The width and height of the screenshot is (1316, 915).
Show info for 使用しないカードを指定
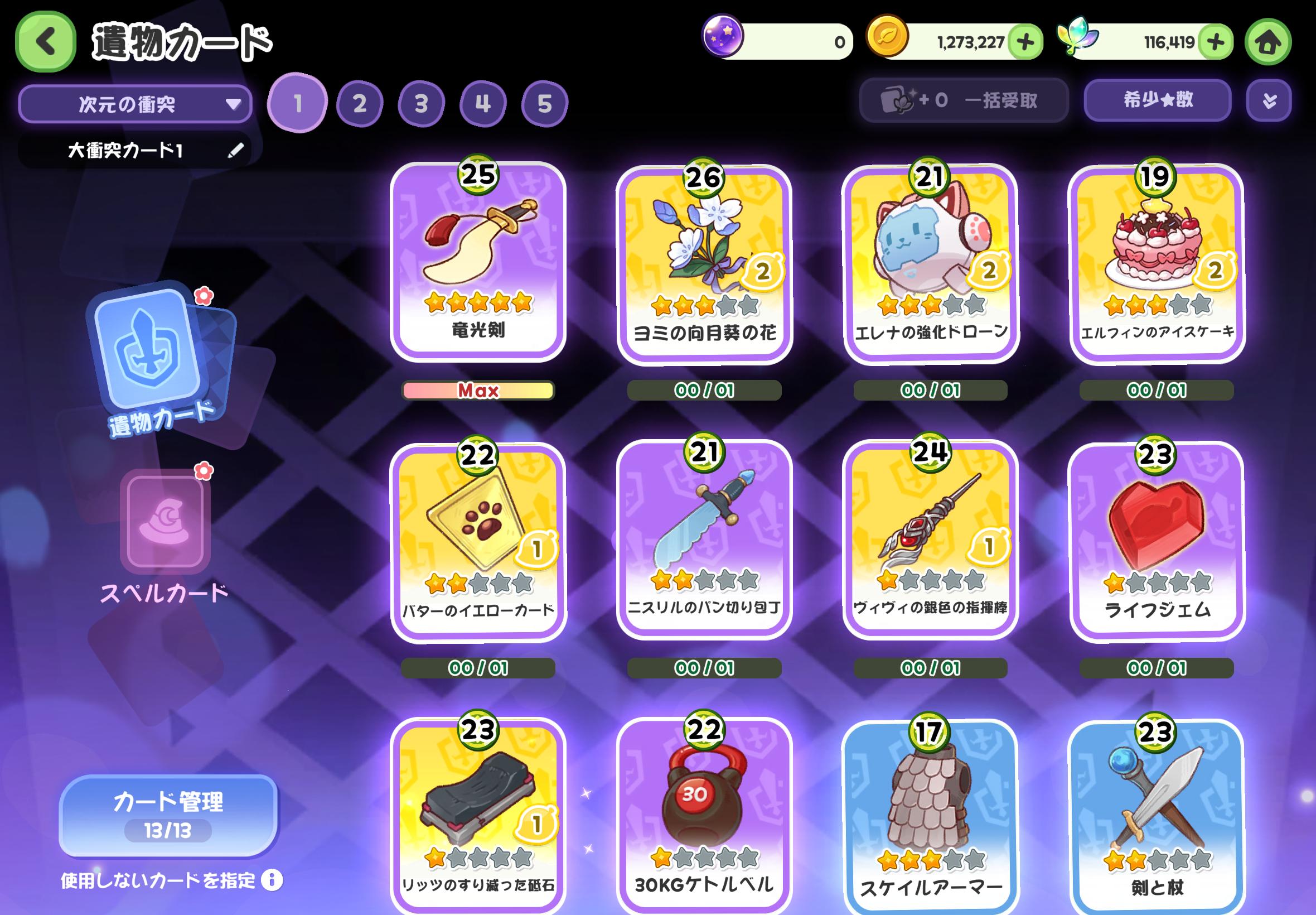click(272, 880)
